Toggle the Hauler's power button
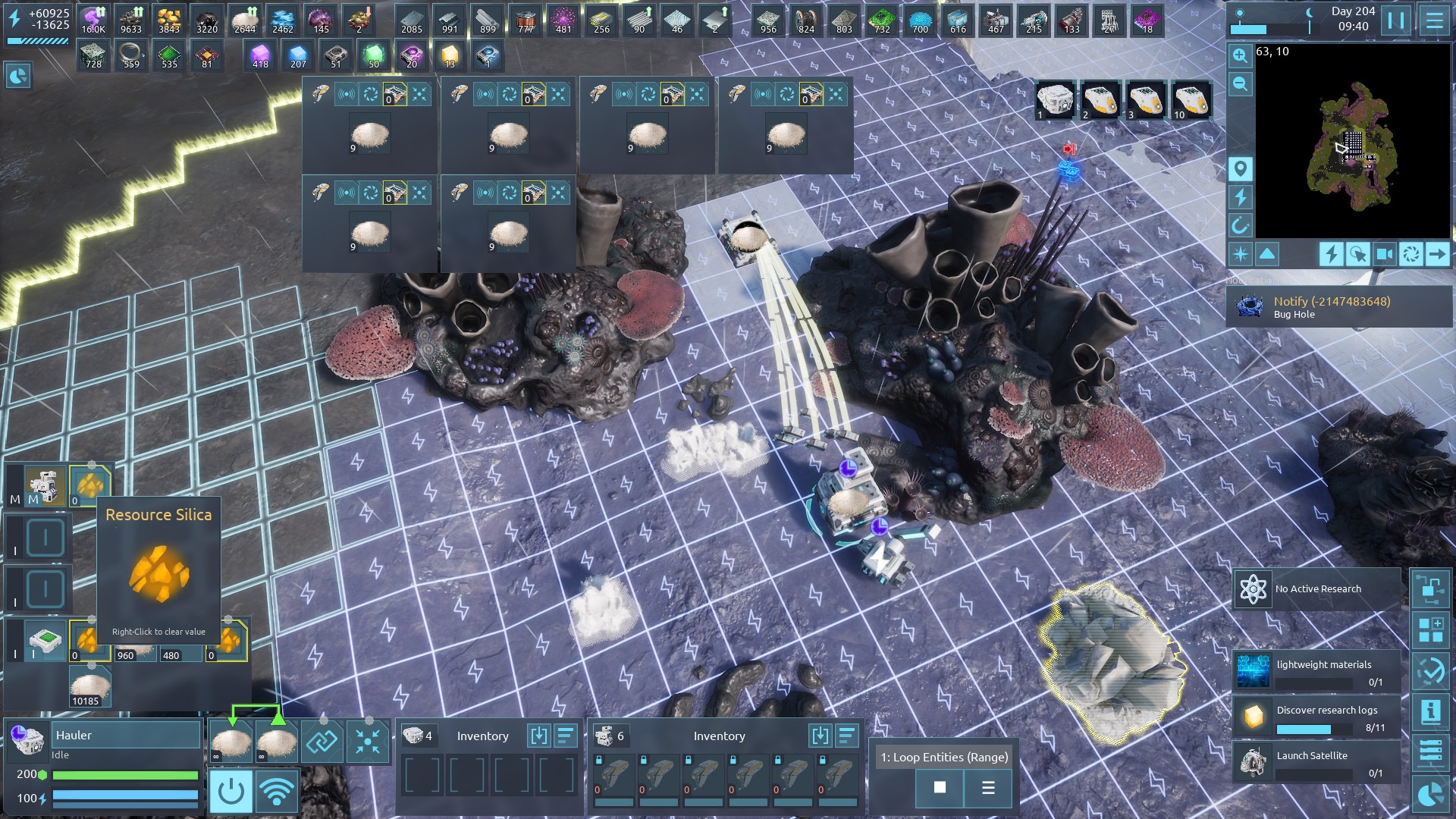 [x=231, y=792]
